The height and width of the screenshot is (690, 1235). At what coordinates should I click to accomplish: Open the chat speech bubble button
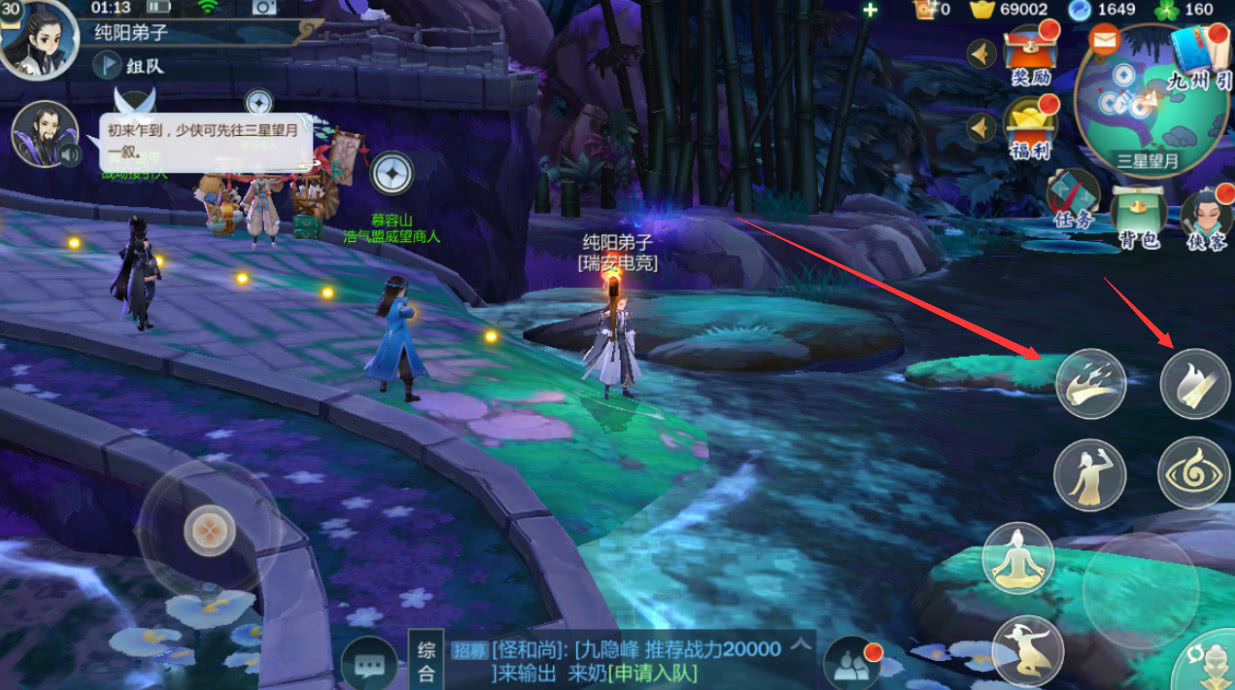pos(369,664)
